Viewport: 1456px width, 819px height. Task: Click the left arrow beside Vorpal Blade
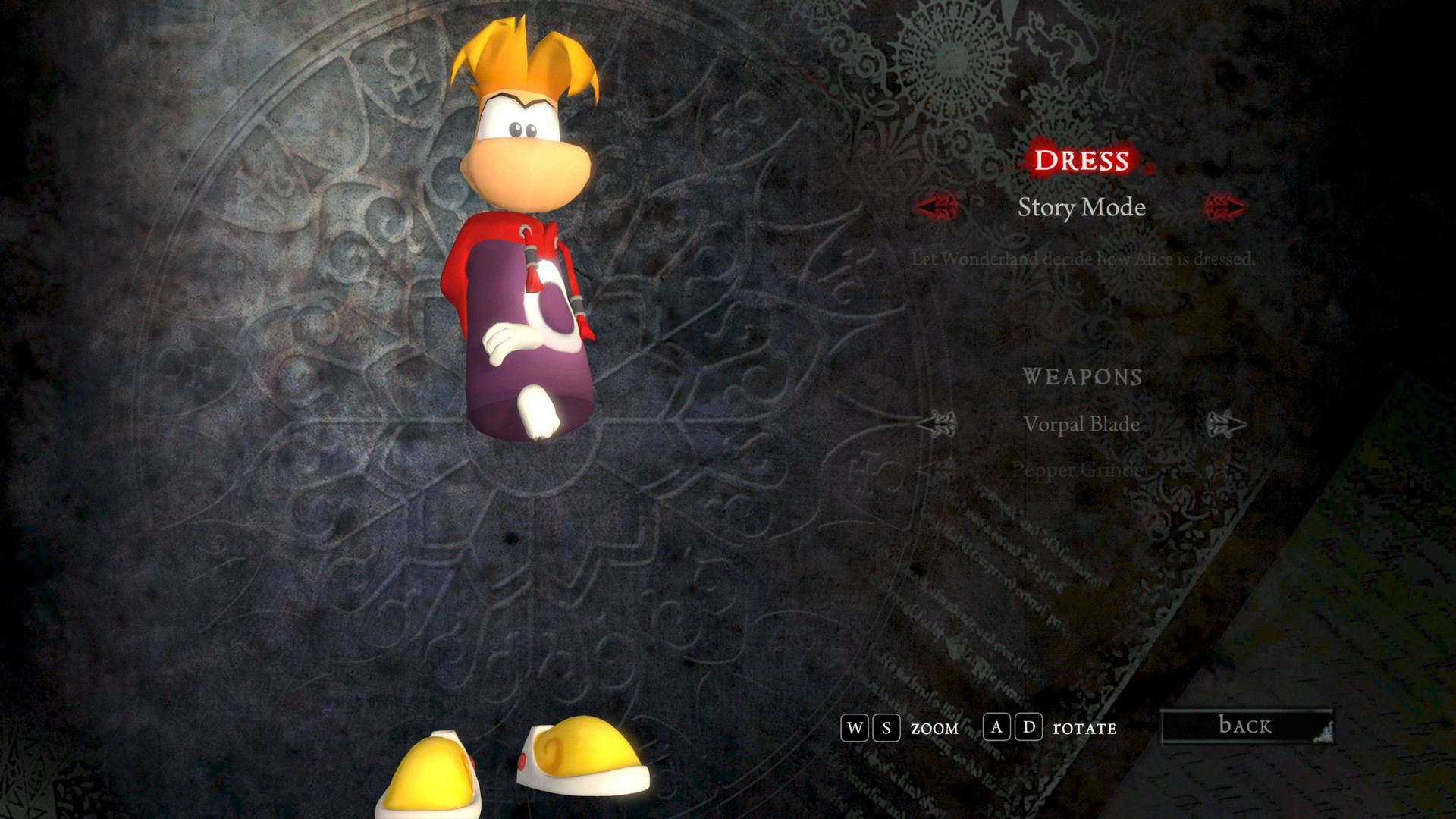tap(937, 425)
